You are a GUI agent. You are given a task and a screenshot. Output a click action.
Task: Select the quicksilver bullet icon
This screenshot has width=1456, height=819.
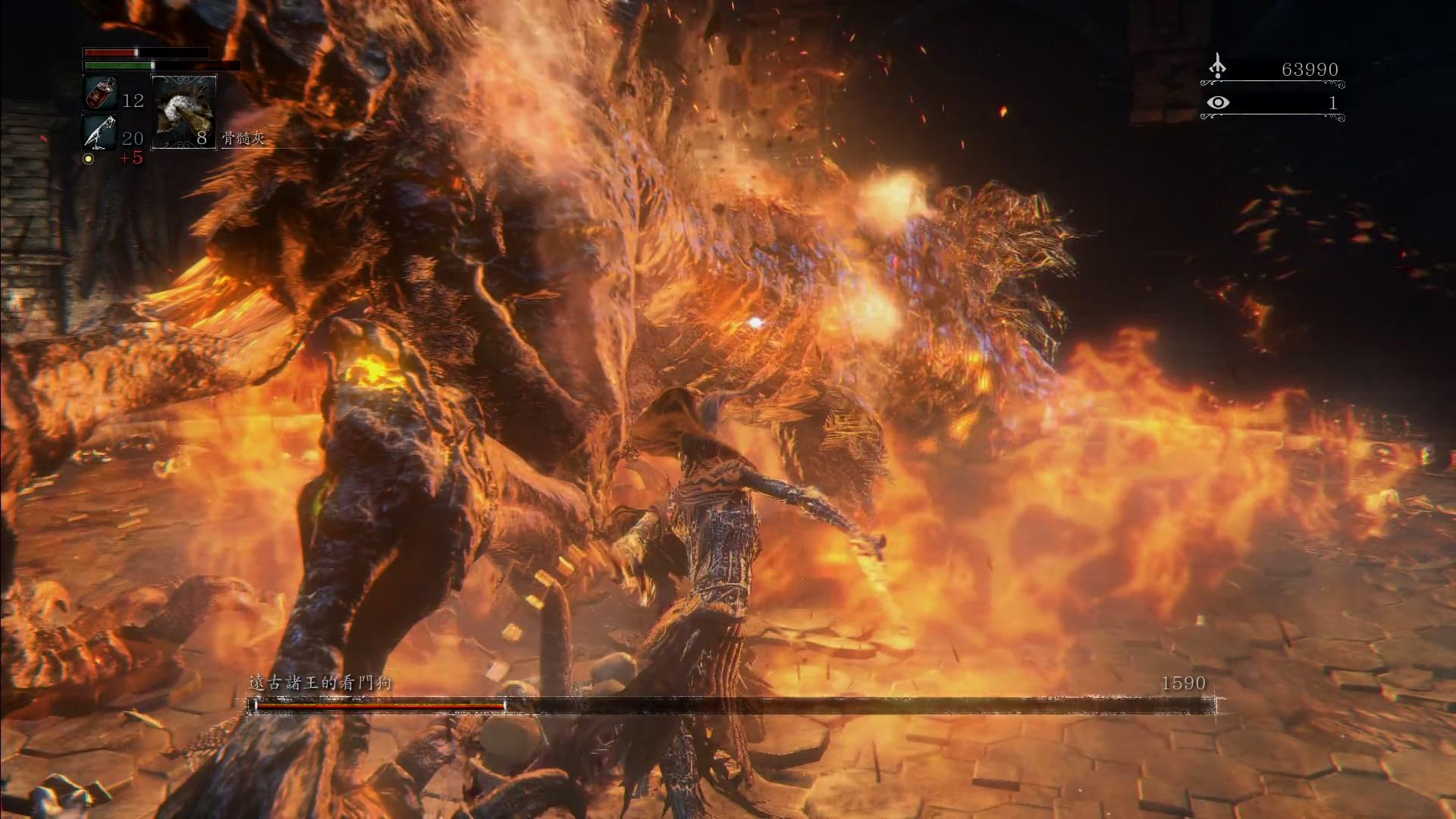(99, 132)
